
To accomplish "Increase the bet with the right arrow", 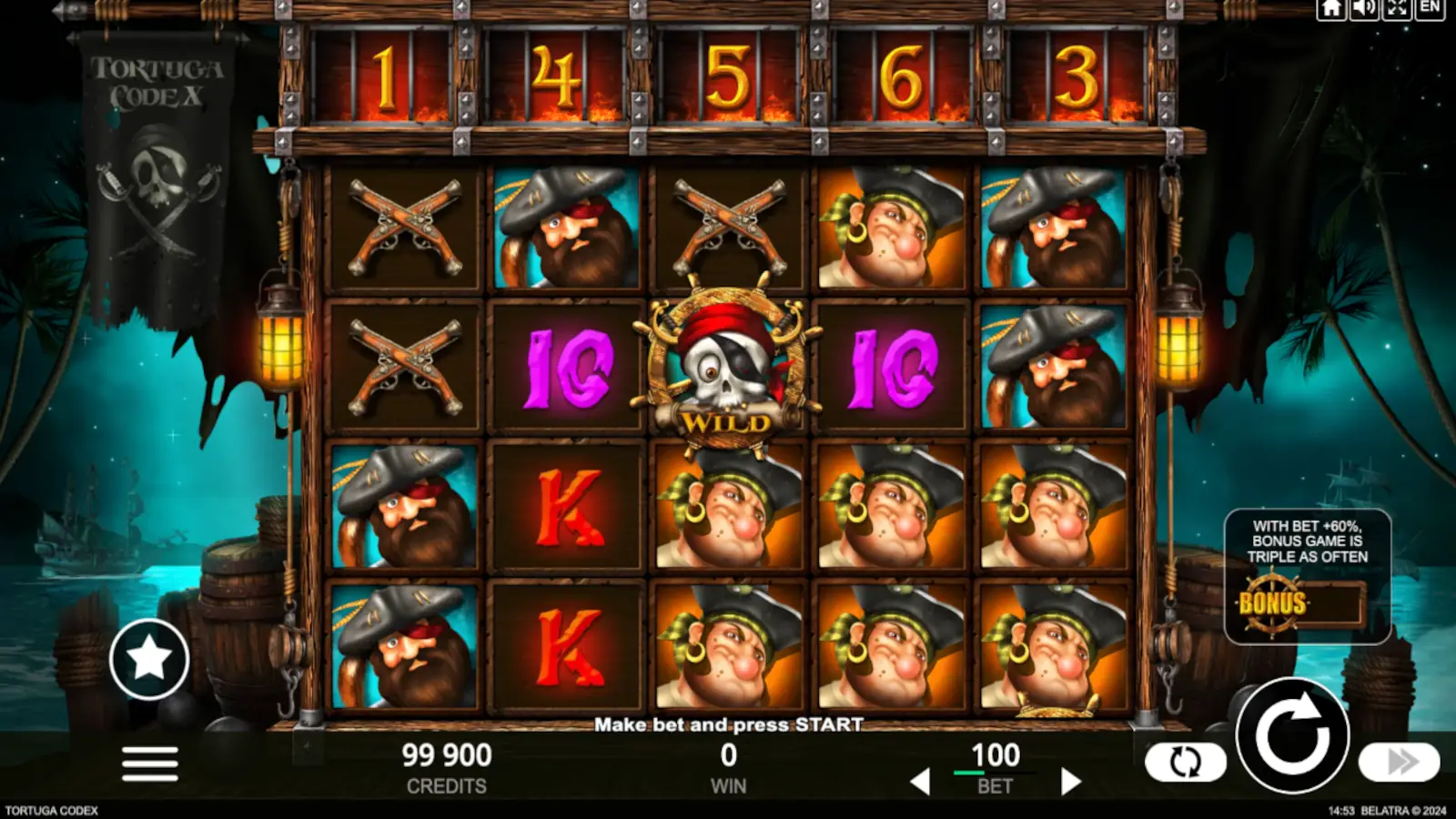I will click(x=1071, y=779).
